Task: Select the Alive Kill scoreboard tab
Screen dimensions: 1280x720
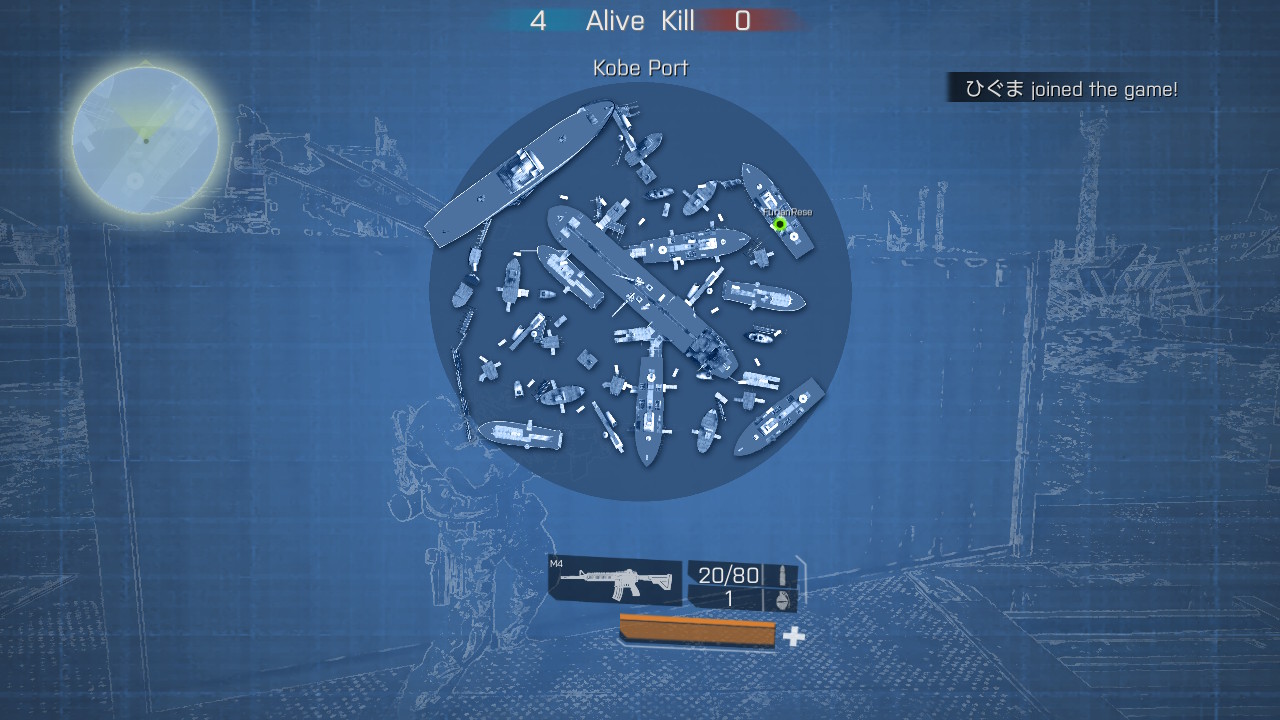Action: pyautogui.click(x=640, y=20)
